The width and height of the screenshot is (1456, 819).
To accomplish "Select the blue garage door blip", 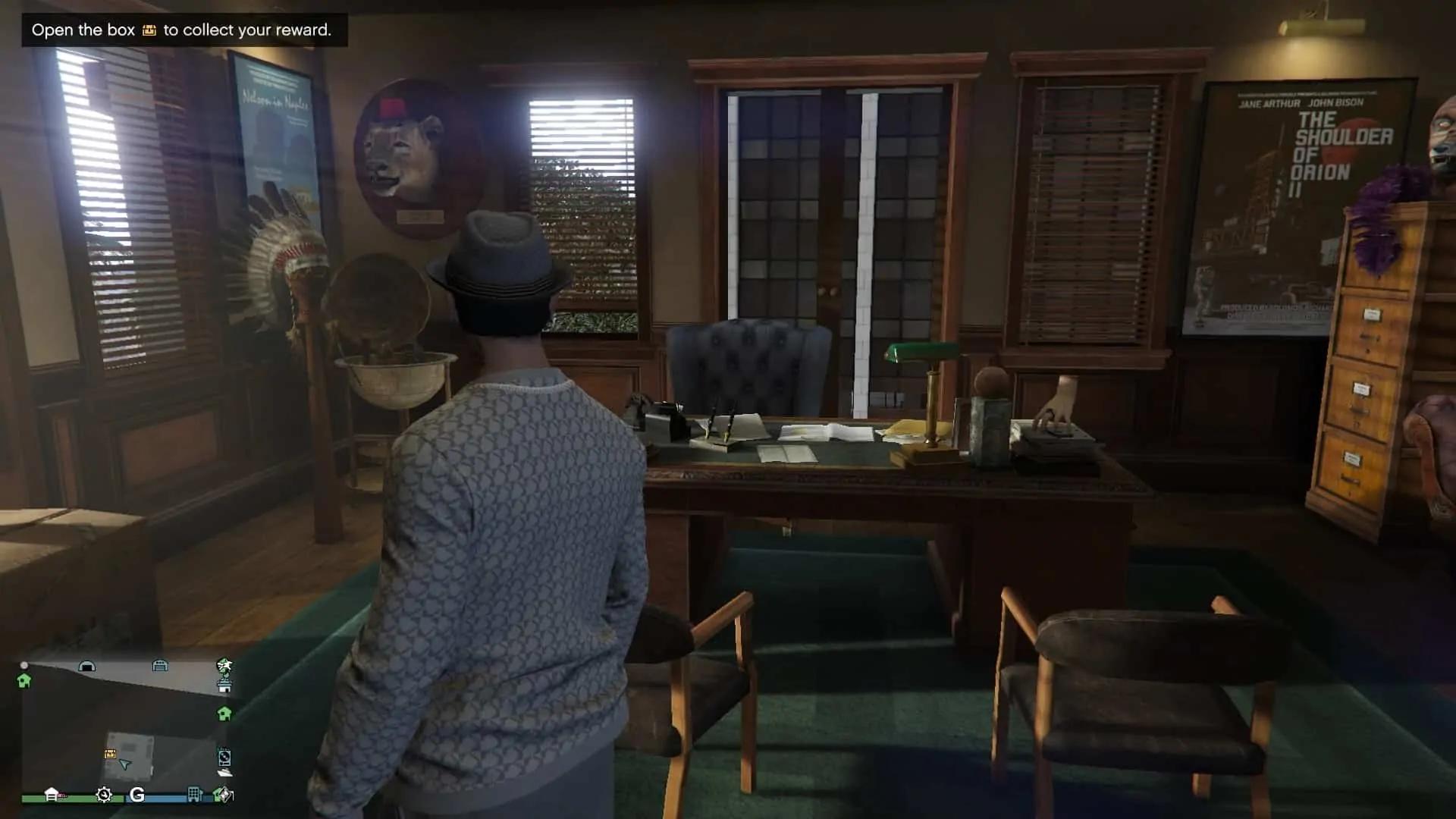I will pyautogui.click(x=160, y=666).
